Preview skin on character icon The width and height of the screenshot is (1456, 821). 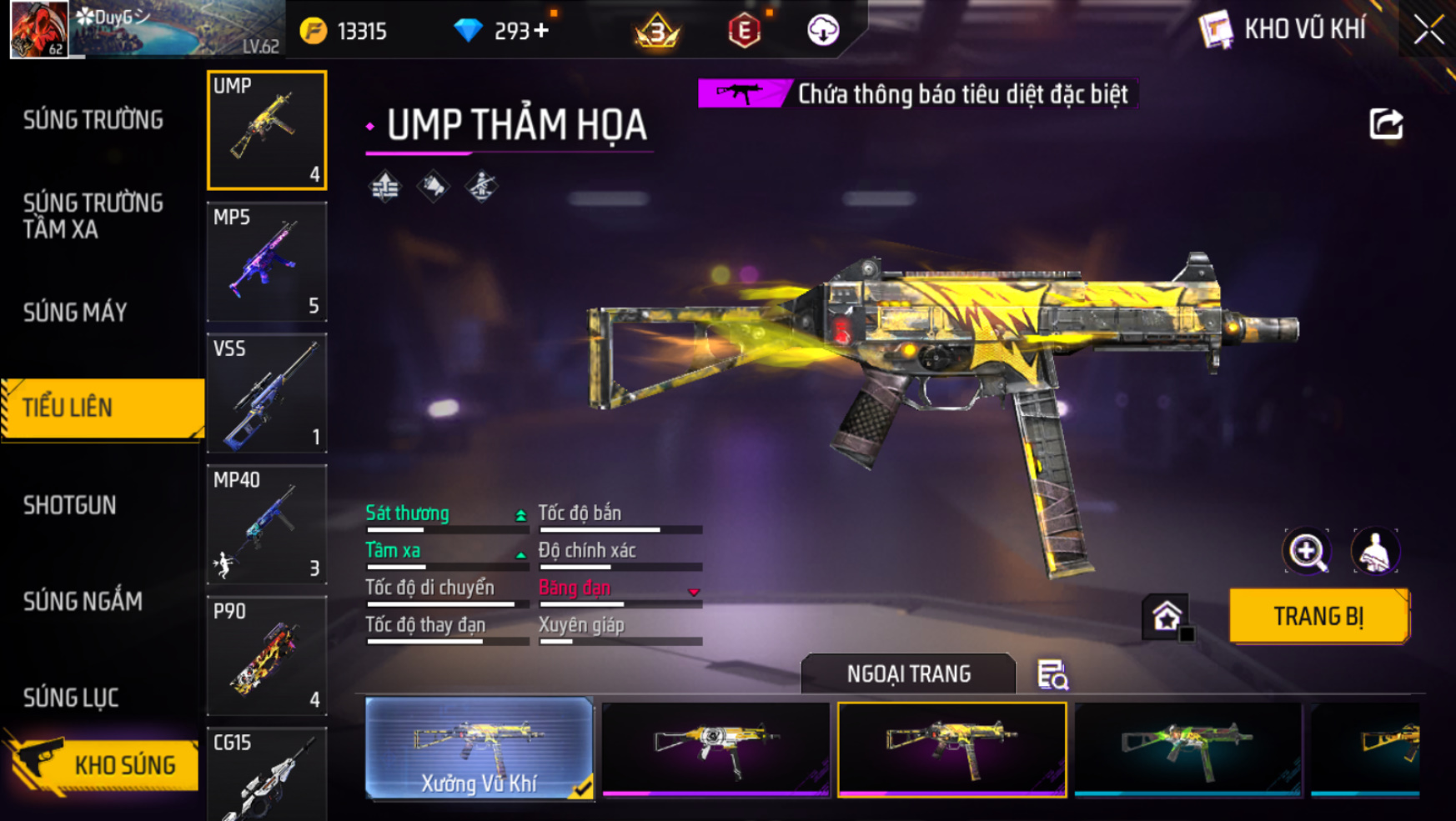tap(1375, 551)
